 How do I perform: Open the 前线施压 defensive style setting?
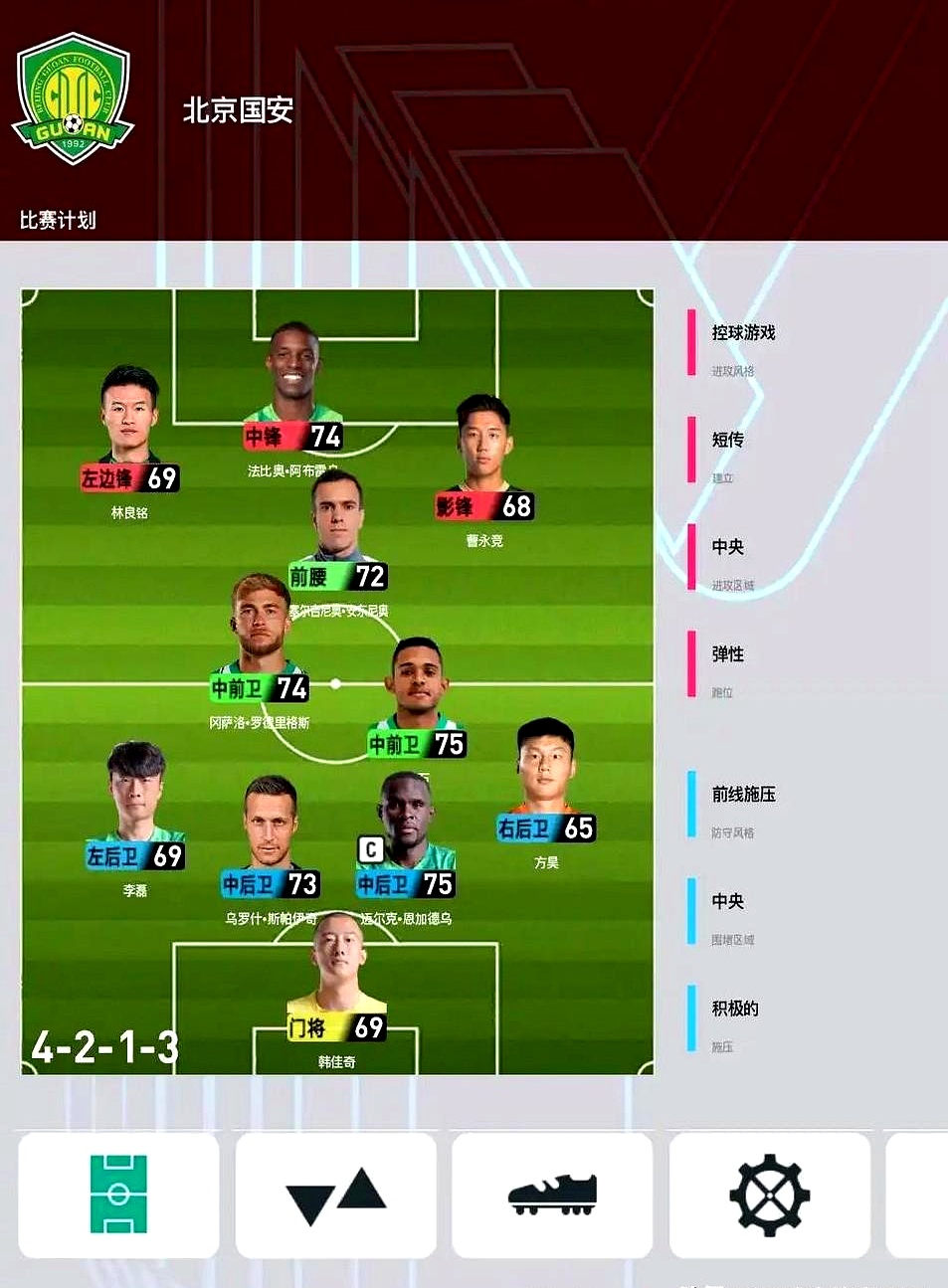(x=743, y=806)
